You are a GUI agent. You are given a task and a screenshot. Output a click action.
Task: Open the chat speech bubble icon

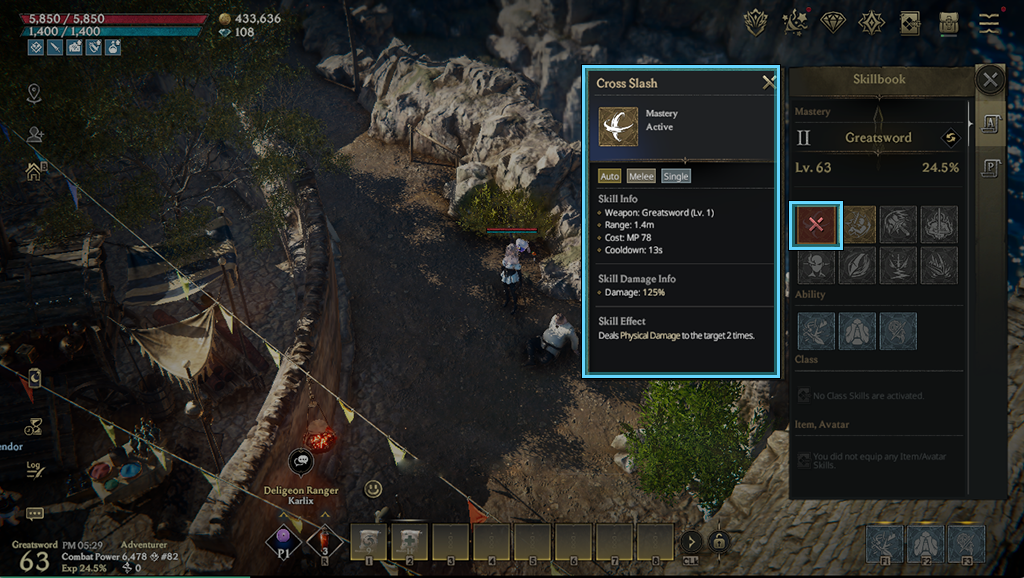click(35, 514)
